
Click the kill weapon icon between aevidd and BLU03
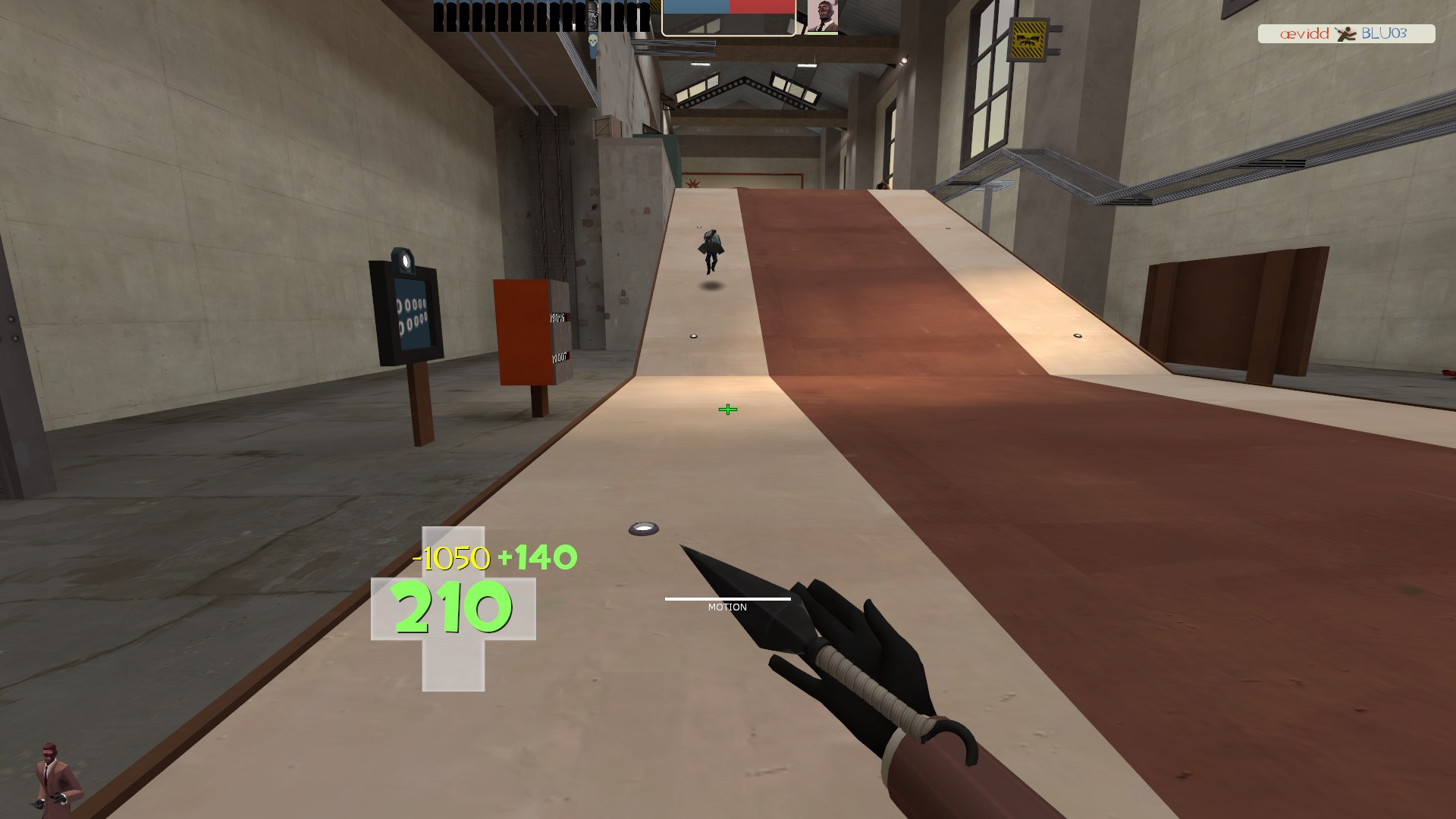coord(1346,34)
